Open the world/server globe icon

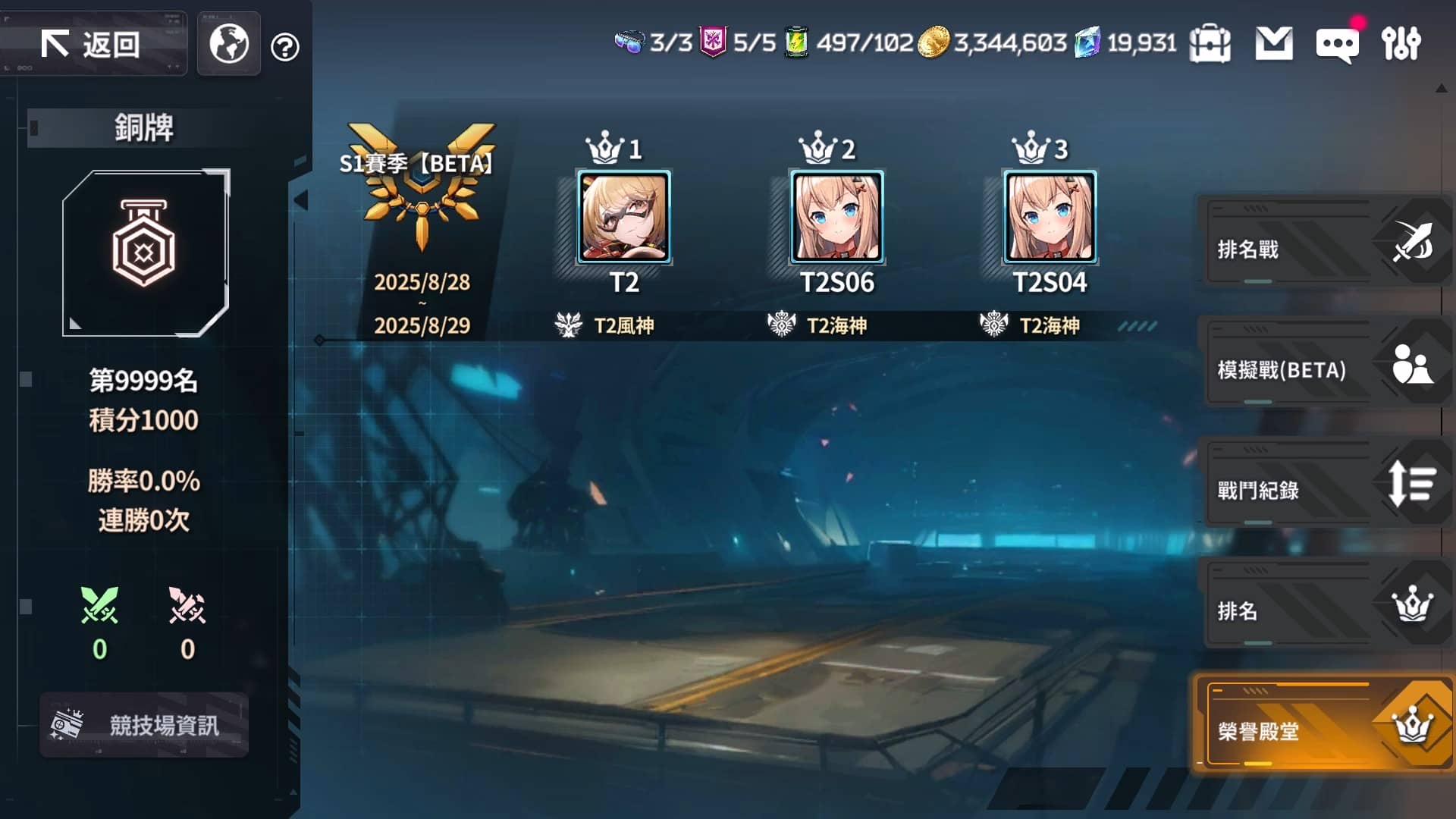point(227,44)
